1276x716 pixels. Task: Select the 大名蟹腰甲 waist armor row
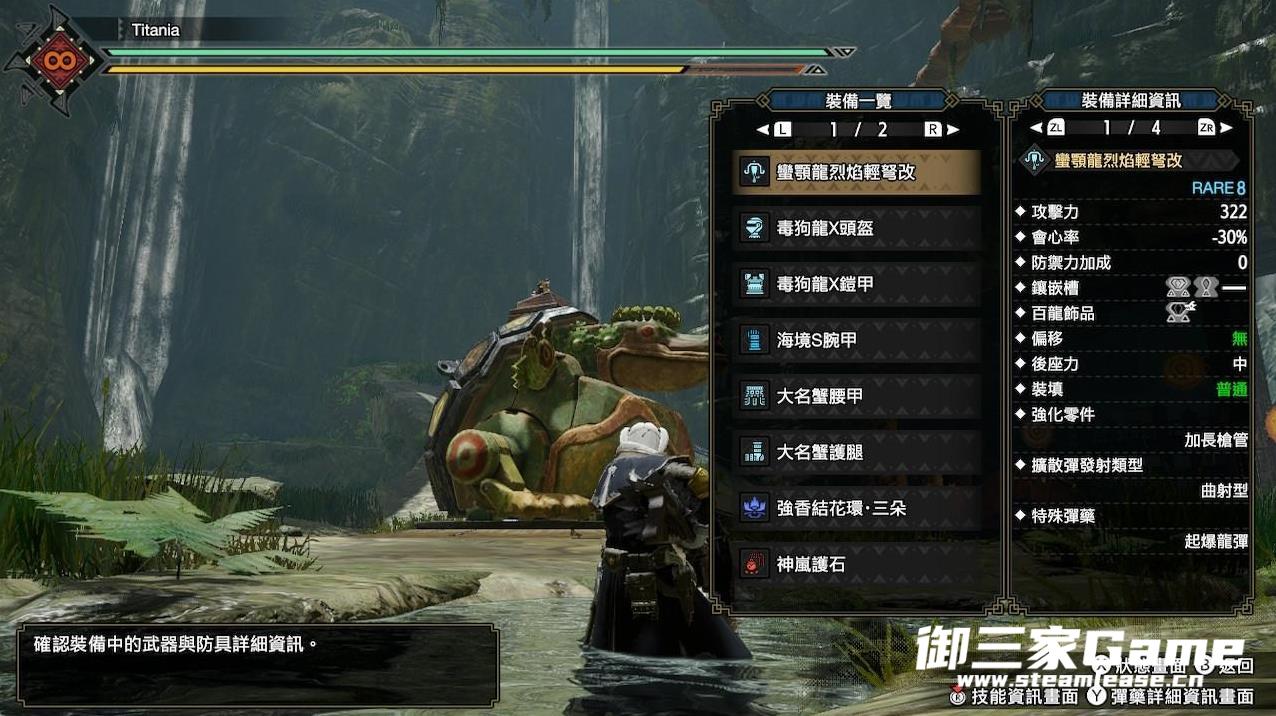pos(856,396)
